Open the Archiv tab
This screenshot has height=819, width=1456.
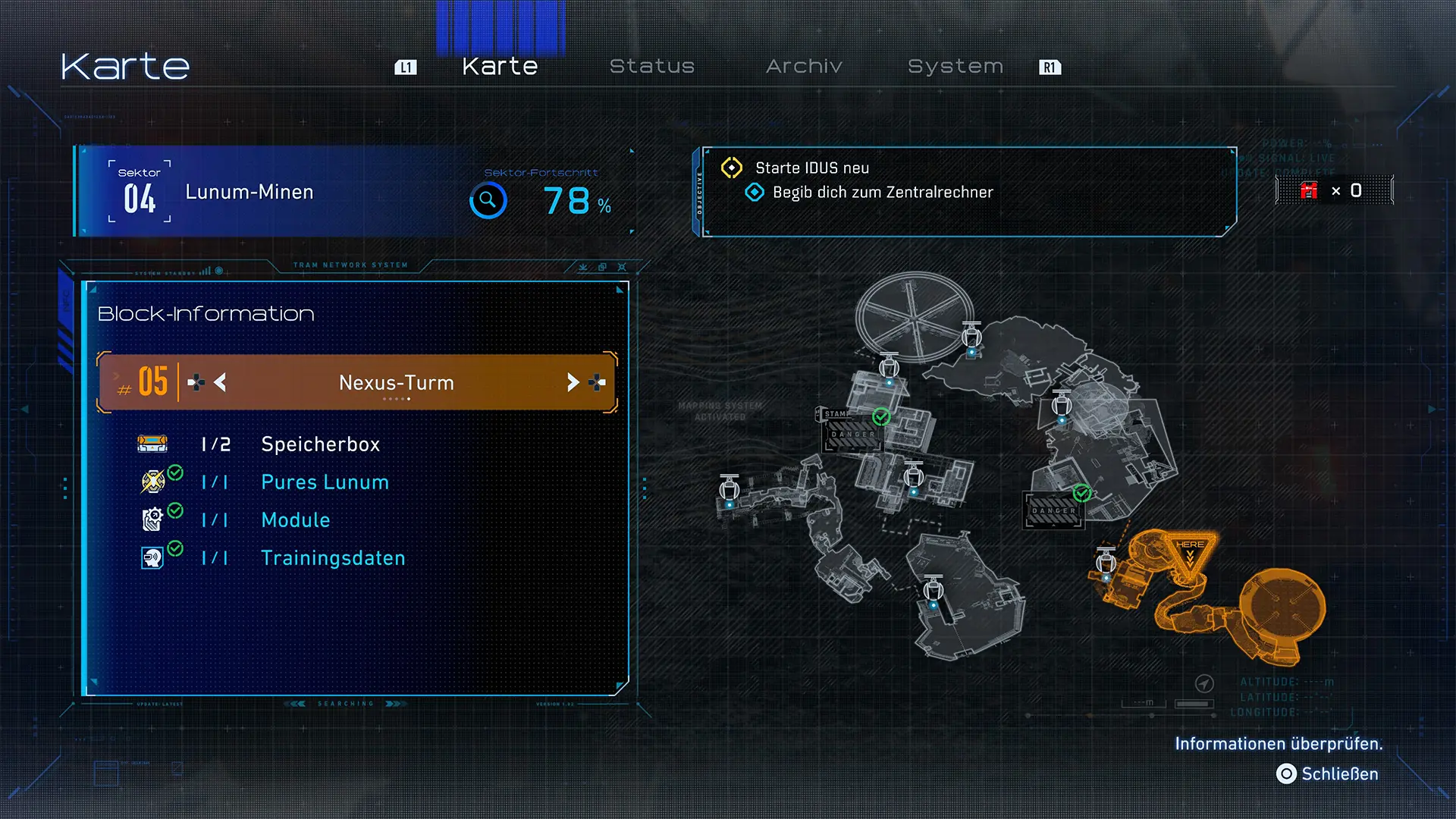coord(804,67)
